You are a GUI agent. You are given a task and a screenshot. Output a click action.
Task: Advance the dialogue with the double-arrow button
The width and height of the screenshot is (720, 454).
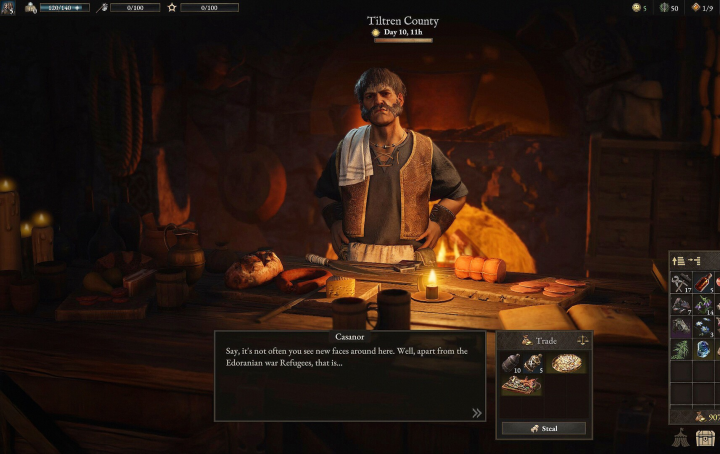(477, 412)
